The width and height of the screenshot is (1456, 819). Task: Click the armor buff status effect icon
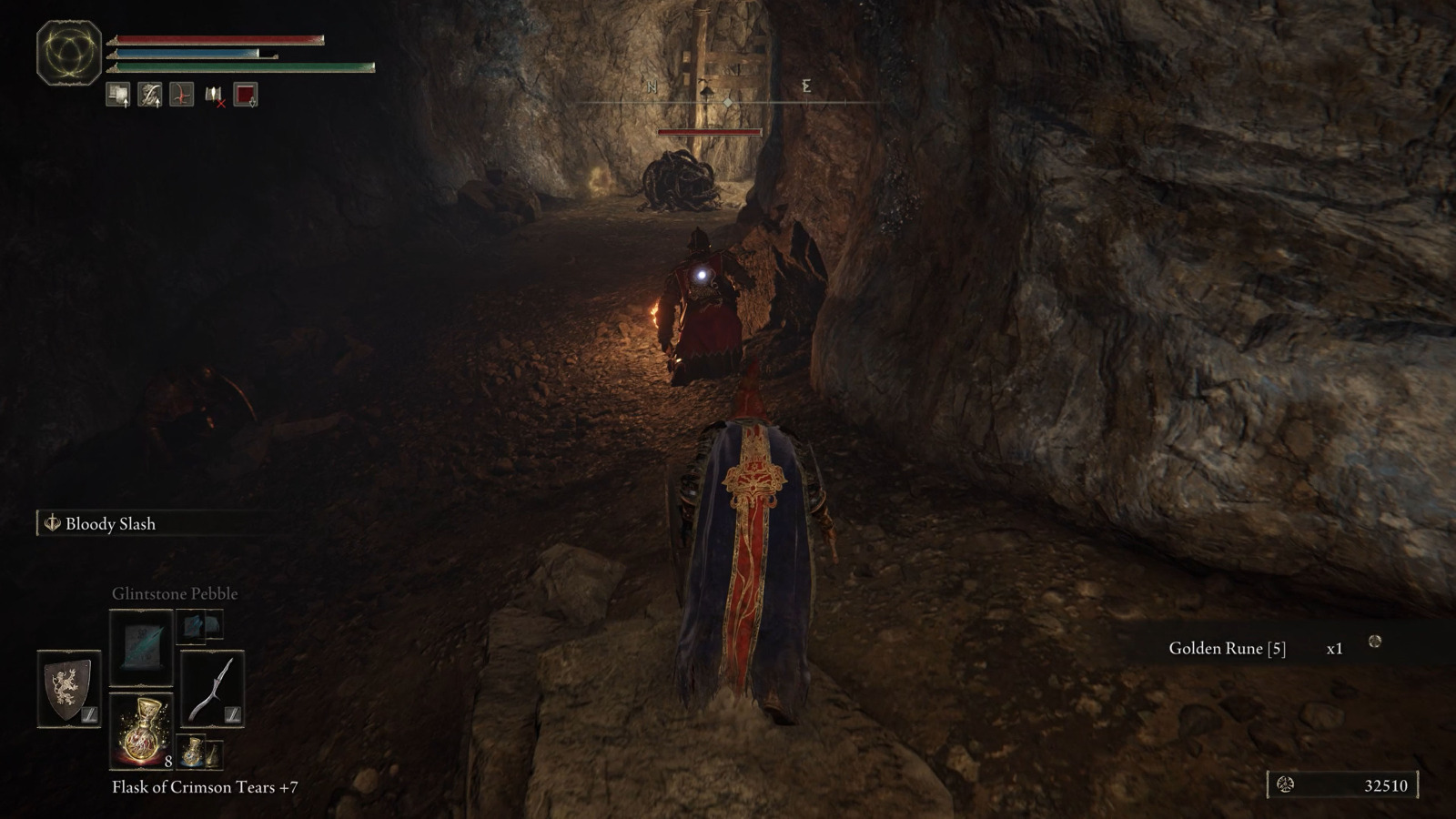tap(117, 94)
